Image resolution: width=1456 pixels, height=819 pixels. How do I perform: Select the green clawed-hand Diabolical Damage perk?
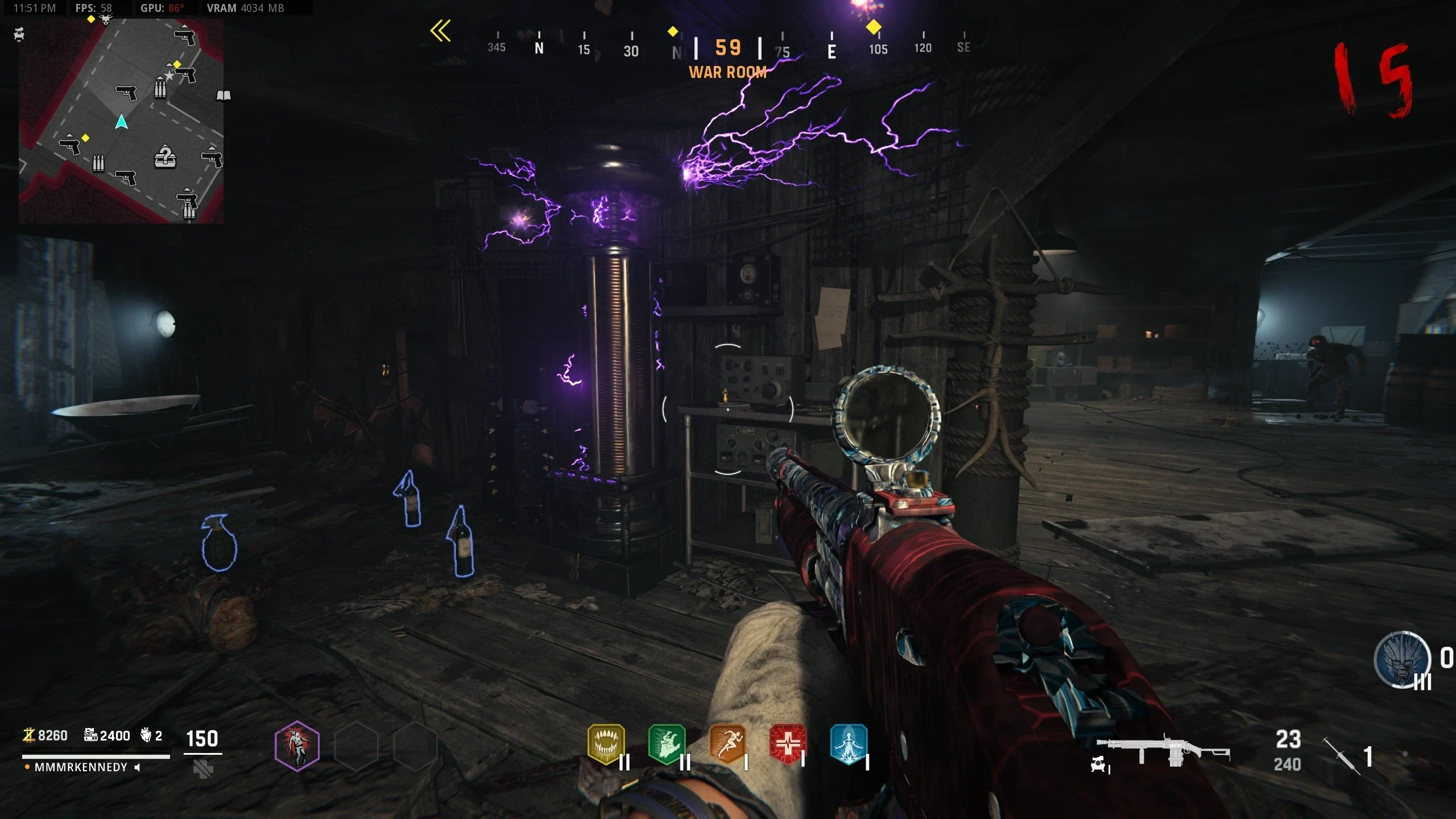(667, 743)
